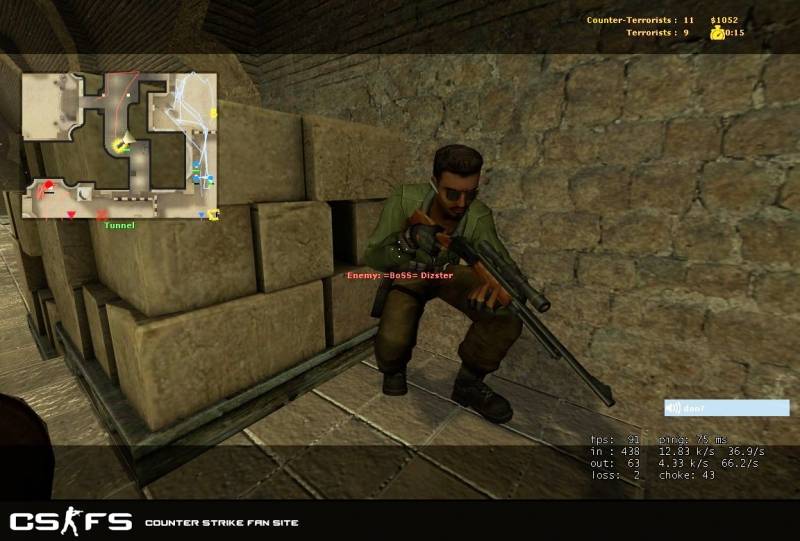Image resolution: width=800 pixels, height=541 pixels.
Task: Open the CS-FS fan site logo
Action: point(70,521)
